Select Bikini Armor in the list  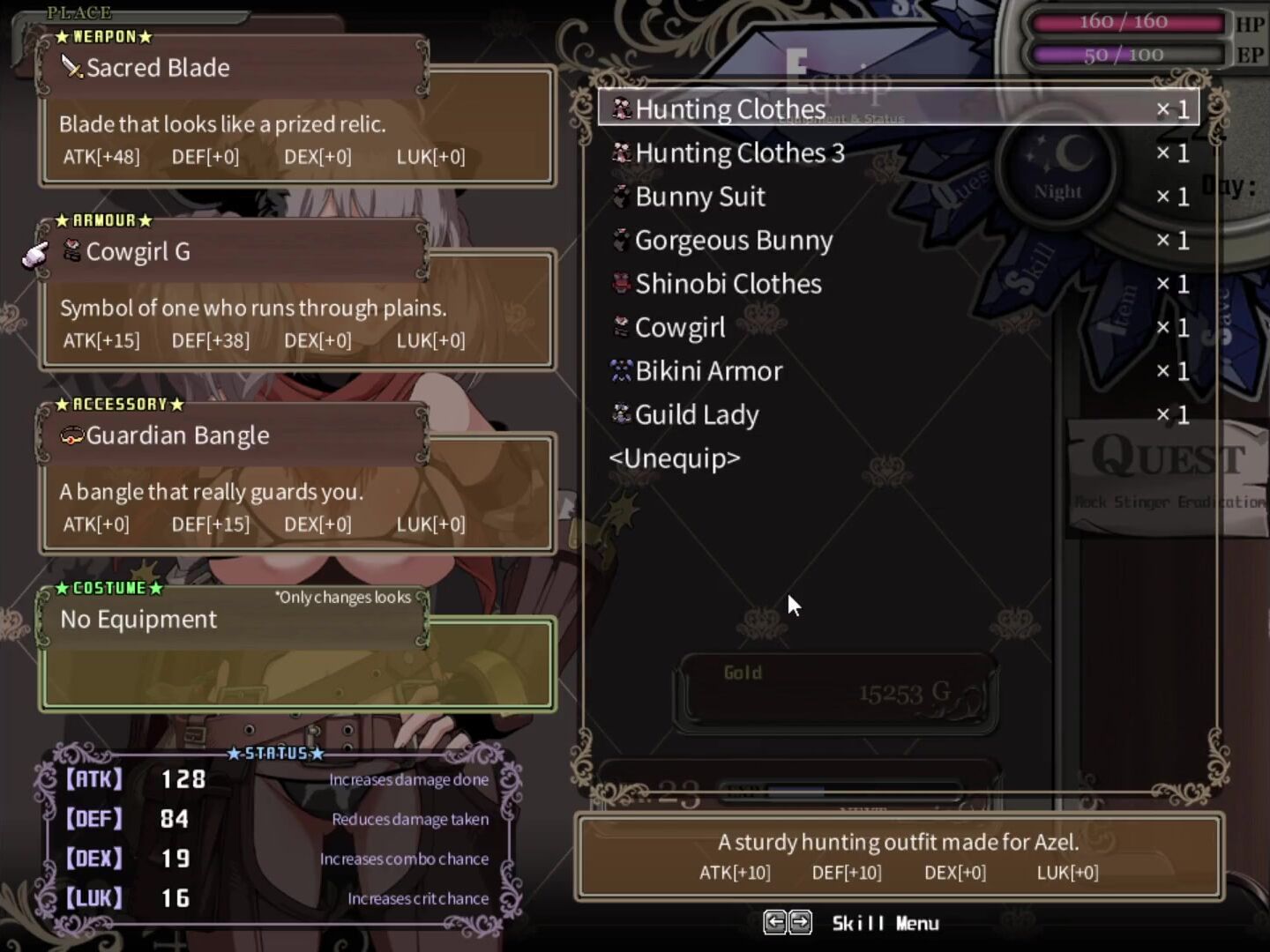708,371
